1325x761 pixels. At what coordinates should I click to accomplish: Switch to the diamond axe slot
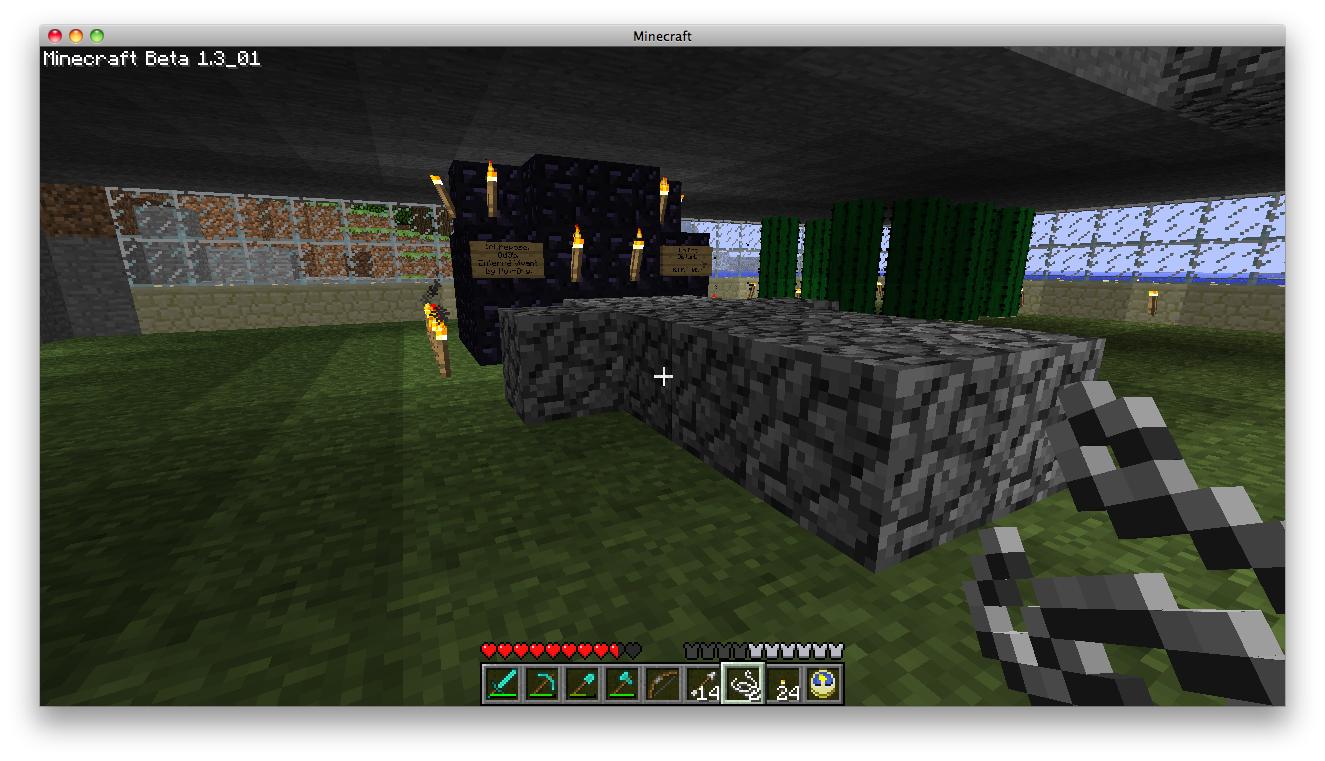(622, 684)
